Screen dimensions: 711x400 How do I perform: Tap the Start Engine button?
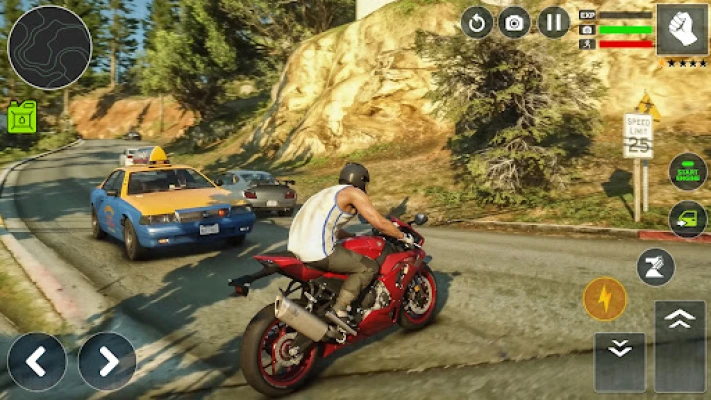click(687, 171)
